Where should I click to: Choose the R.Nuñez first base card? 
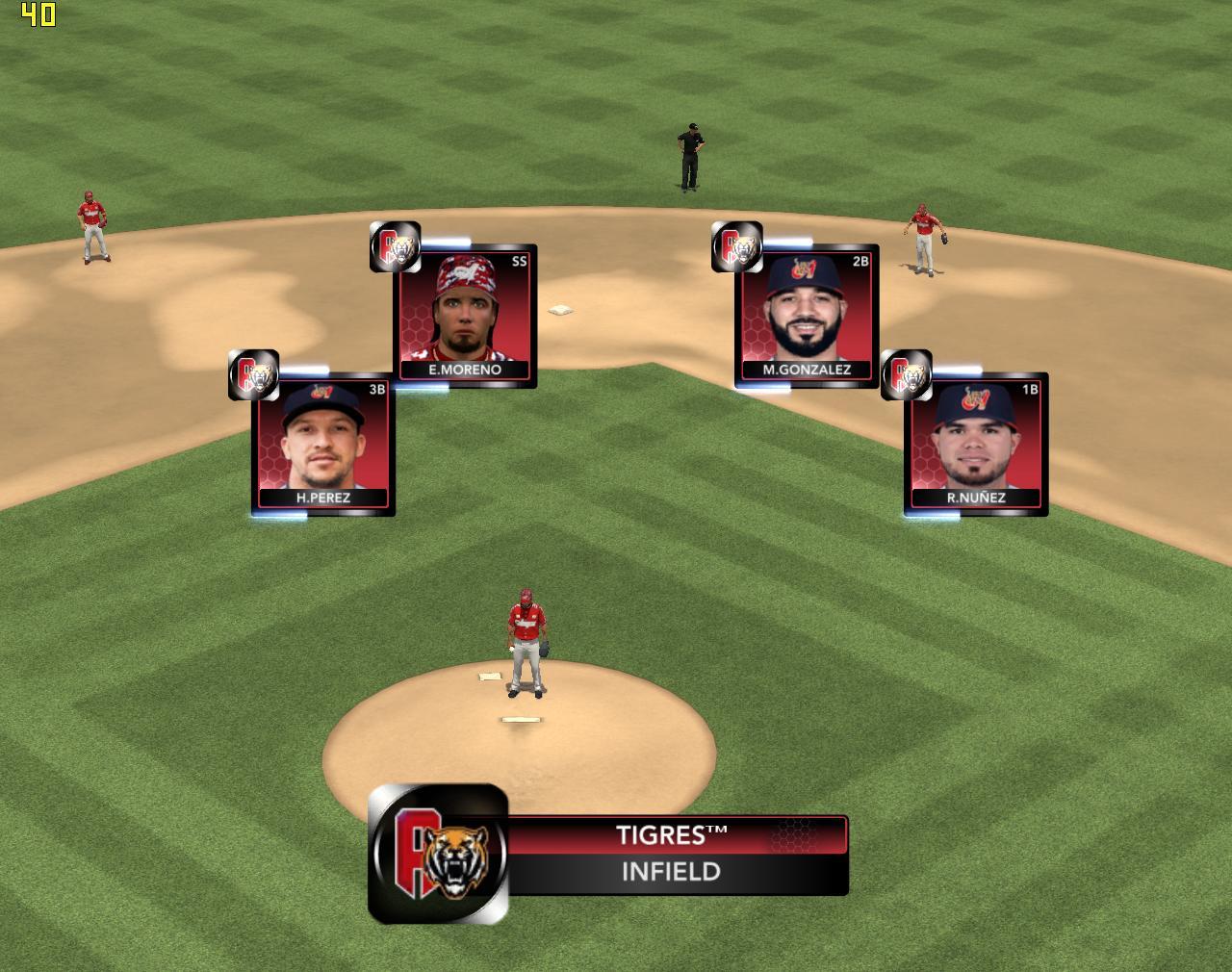coord(976,445)
